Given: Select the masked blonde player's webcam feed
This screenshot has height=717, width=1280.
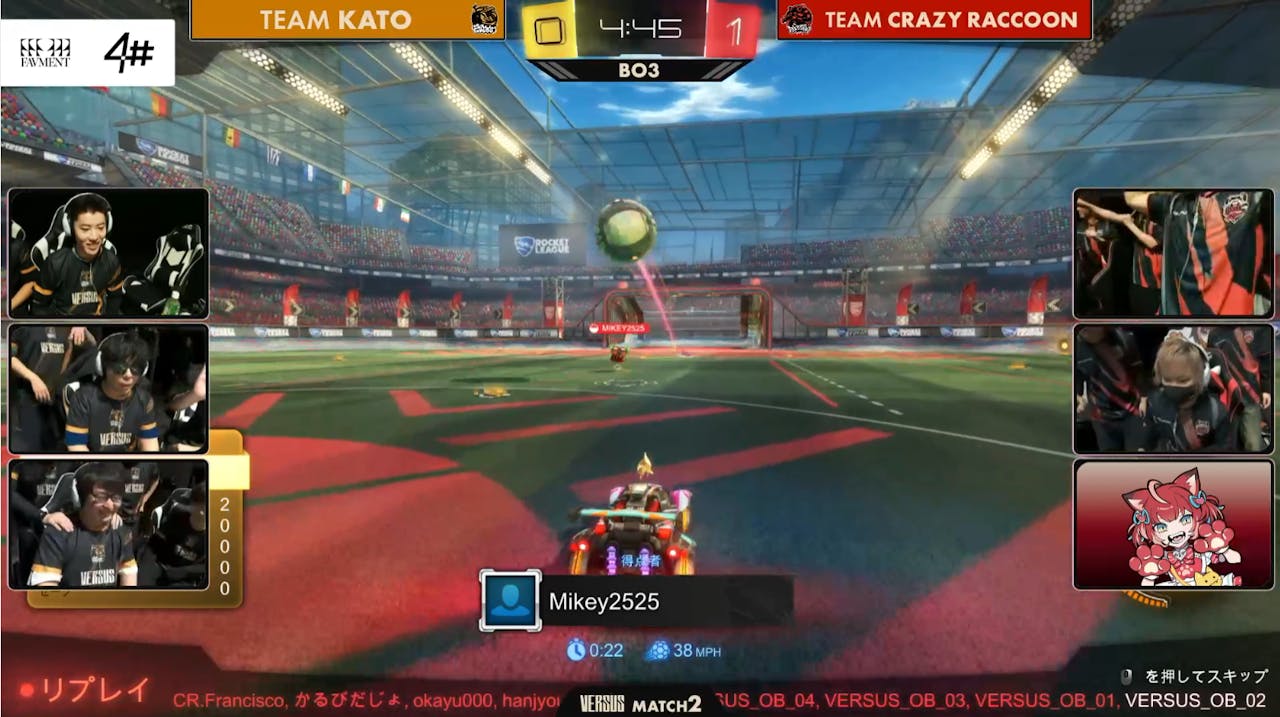Looking at the screenshot, I should coord(1173,388).
